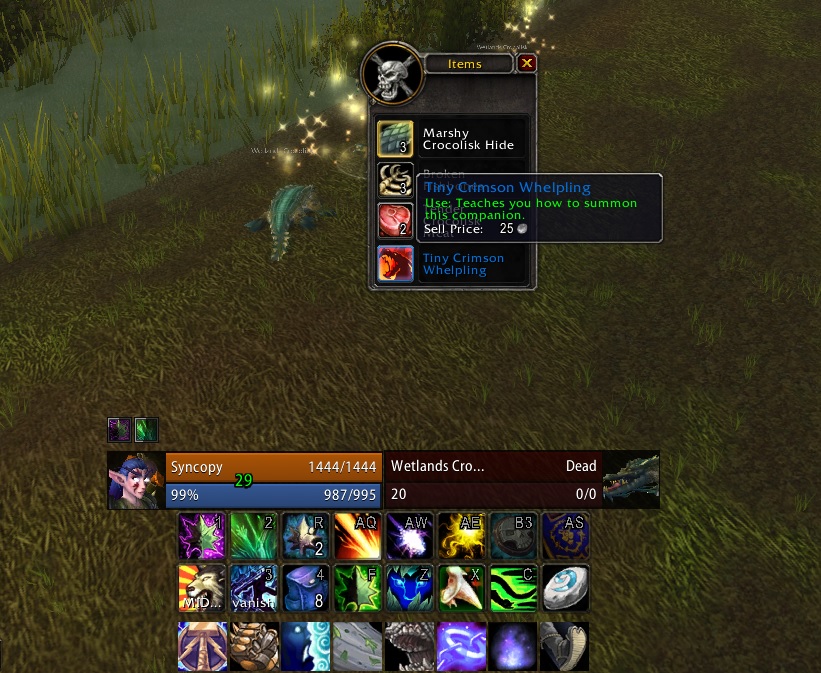Loot the crocolisk meat stack
The height and width of the screenshot is (673, 821).
click(395, 222)
